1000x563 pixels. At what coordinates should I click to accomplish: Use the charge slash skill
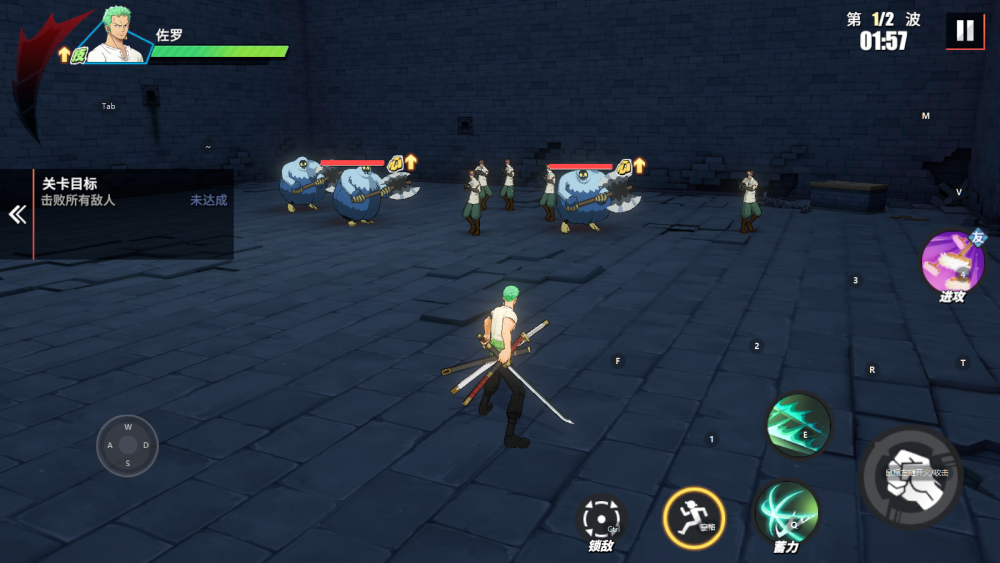point(786,512)
